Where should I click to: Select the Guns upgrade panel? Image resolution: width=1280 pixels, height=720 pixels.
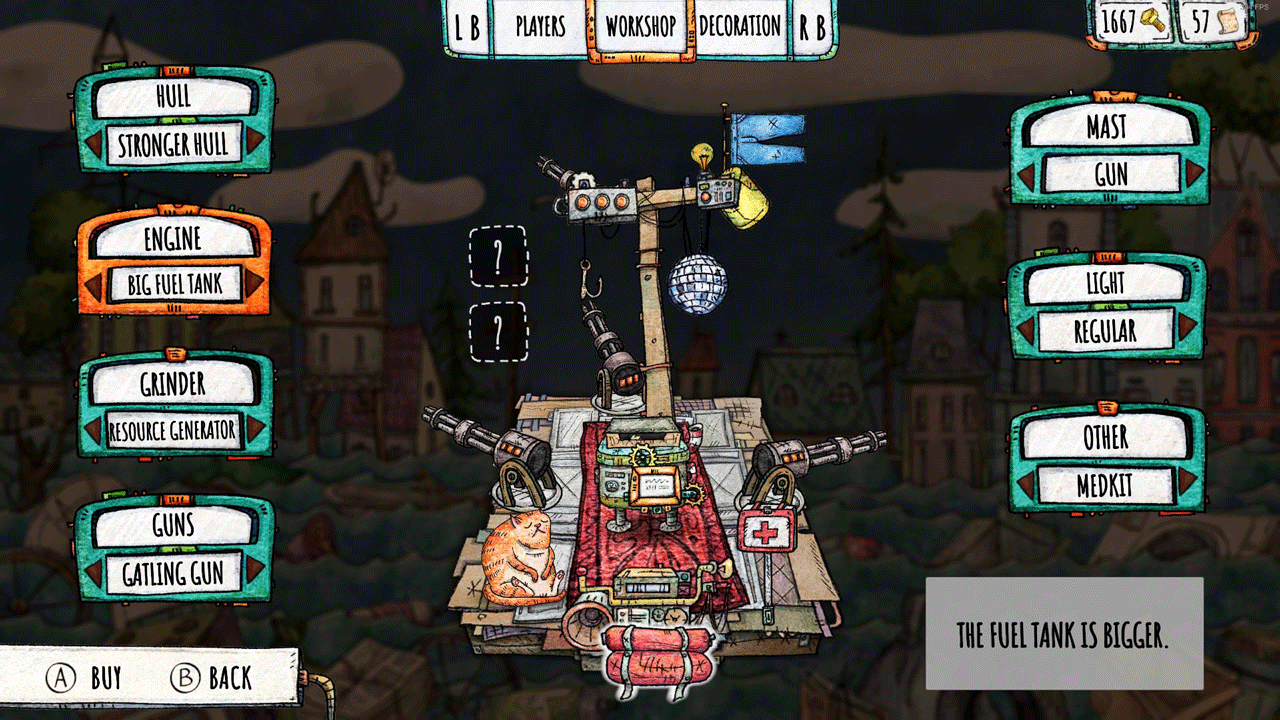[x=173, y=525]
